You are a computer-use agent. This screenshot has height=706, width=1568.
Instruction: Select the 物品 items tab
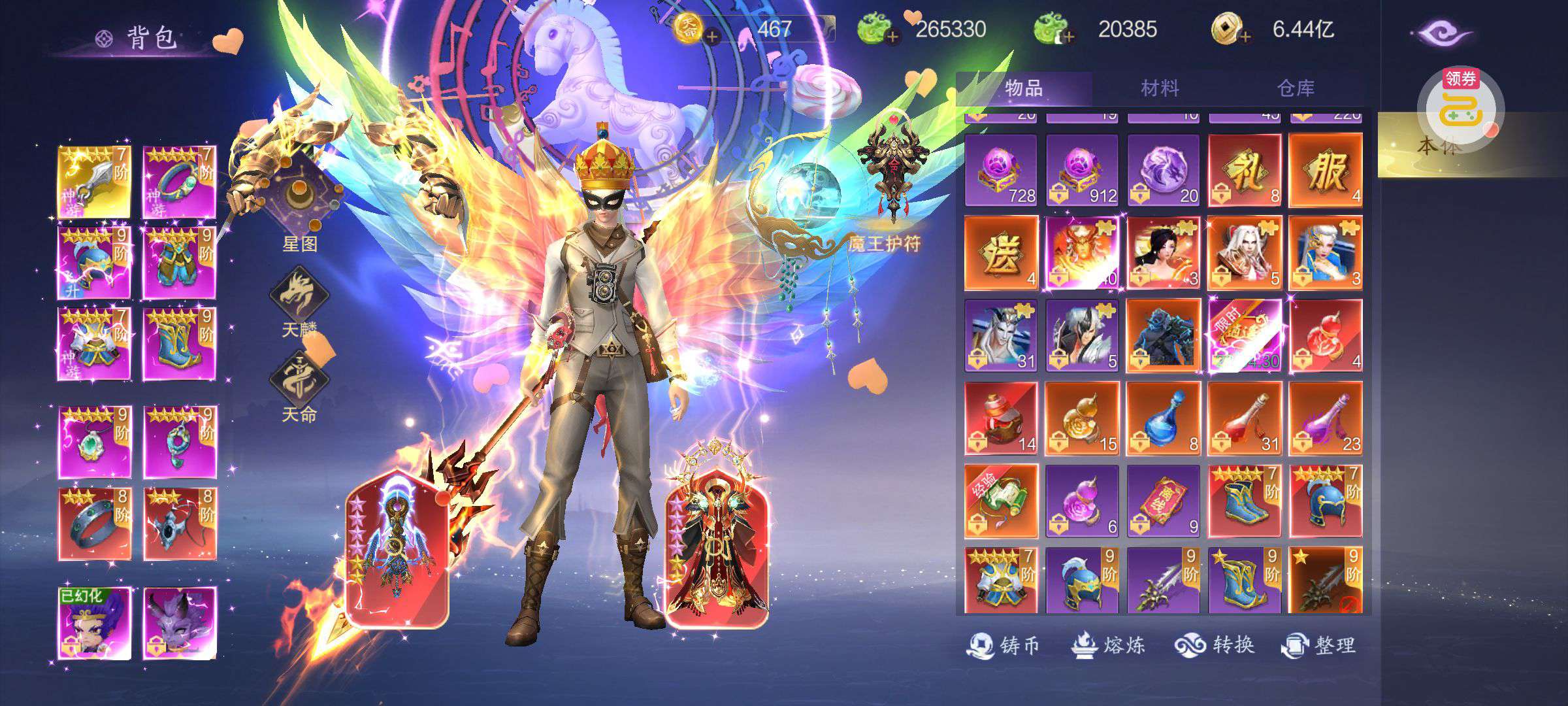click(1024, 88)
